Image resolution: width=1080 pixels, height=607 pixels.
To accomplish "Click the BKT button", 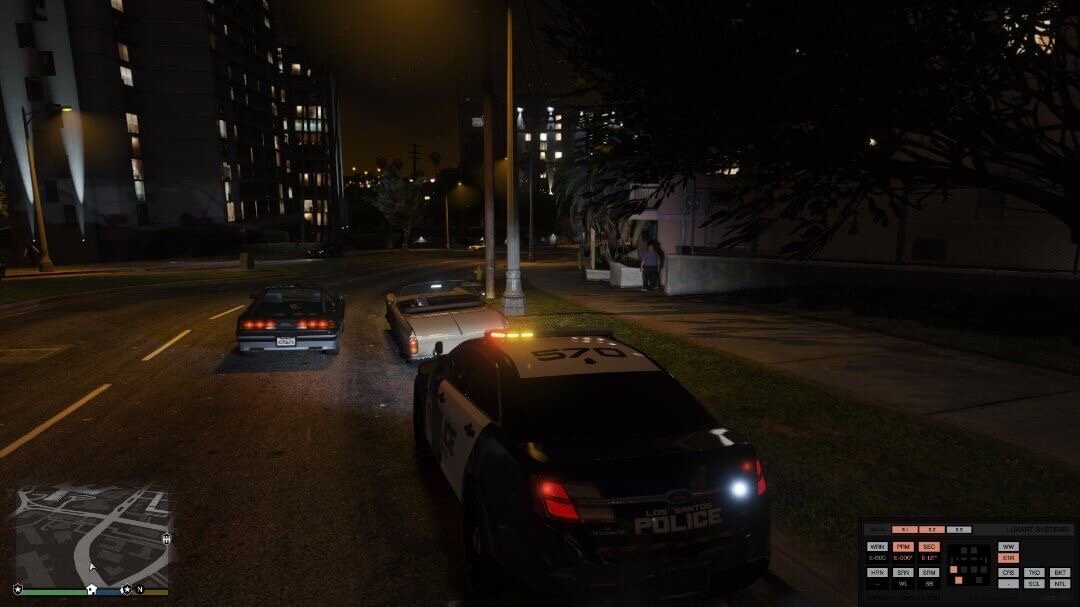I will (1060, 572).
